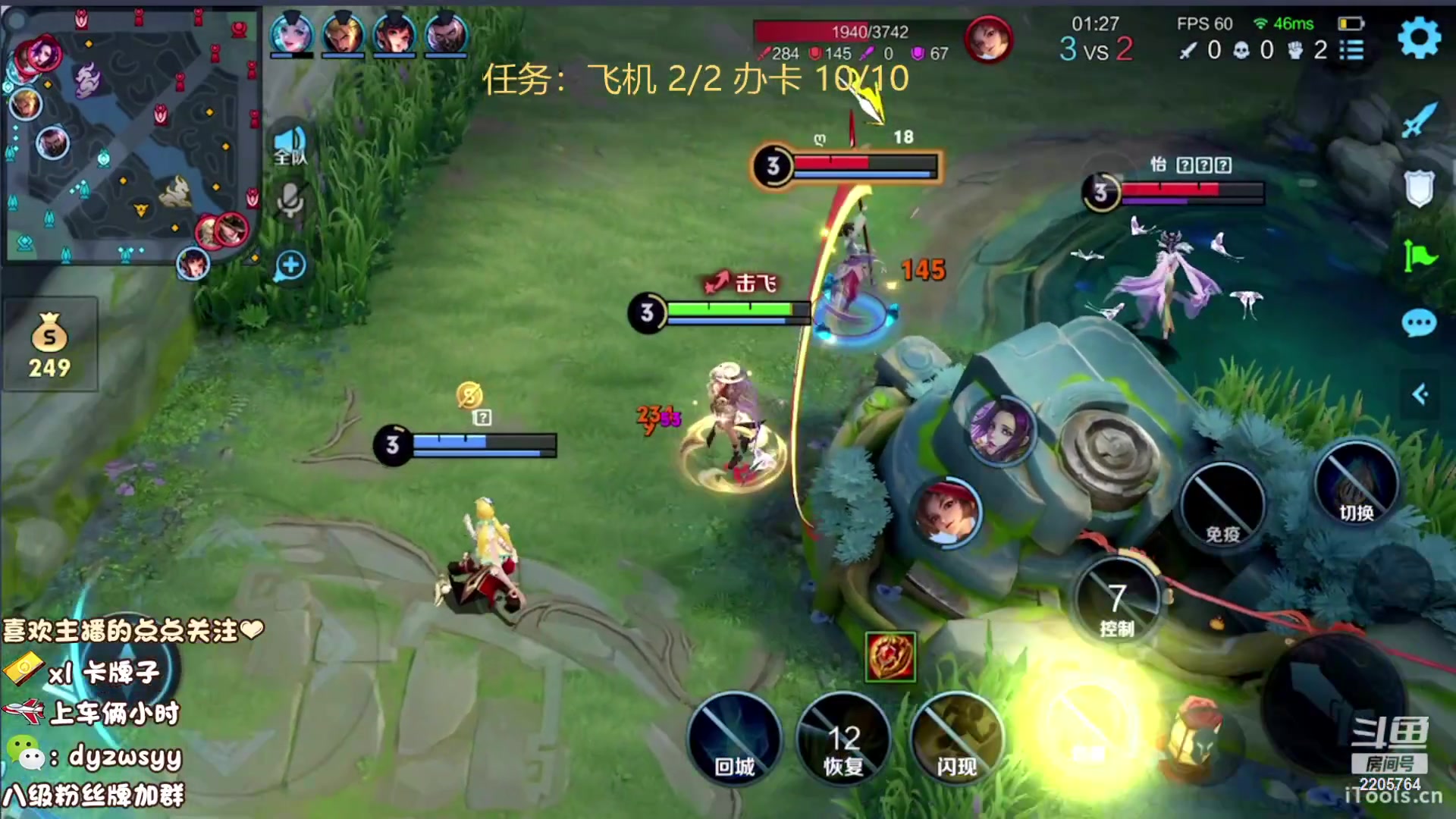The width and height of the screenshot is (1456, 819).
Task: Toggle the microphone icon
Action: click(x=290, y=201)
